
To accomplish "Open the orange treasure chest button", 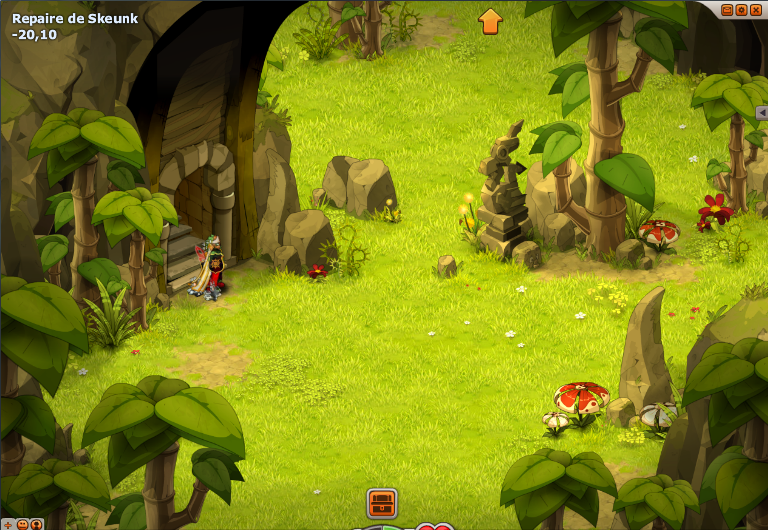I will [382, 502].
